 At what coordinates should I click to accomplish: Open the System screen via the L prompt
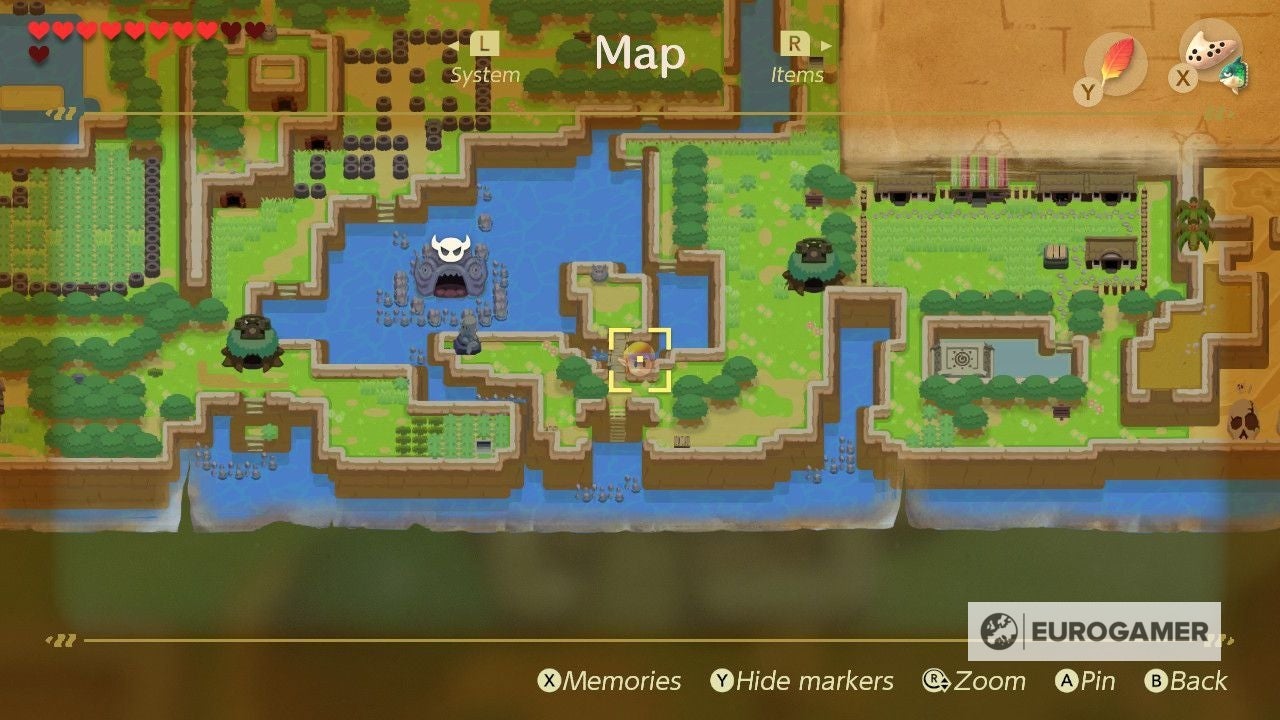click(484, 44)
